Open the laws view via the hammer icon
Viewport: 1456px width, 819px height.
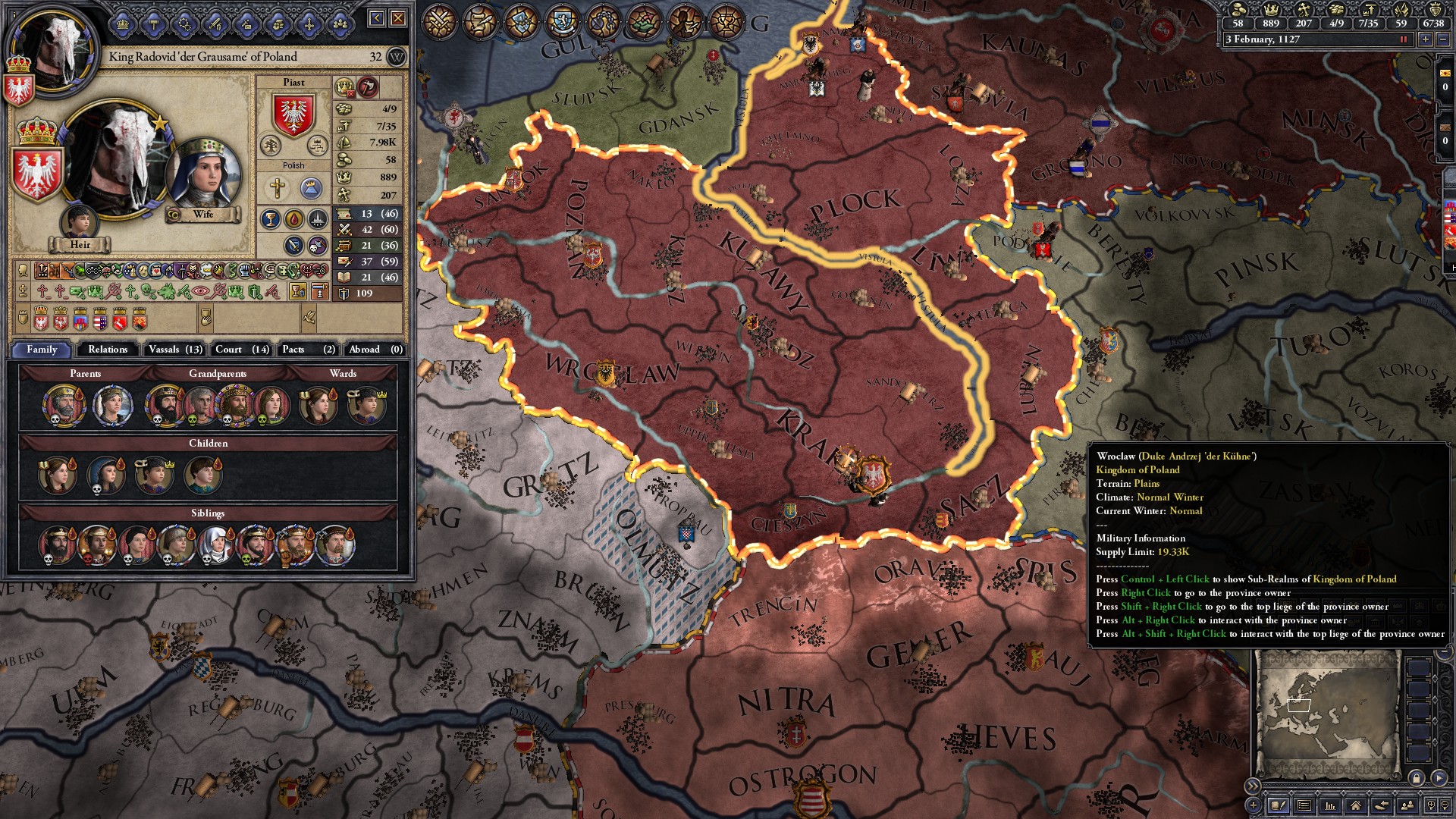[x=152, y=23]
